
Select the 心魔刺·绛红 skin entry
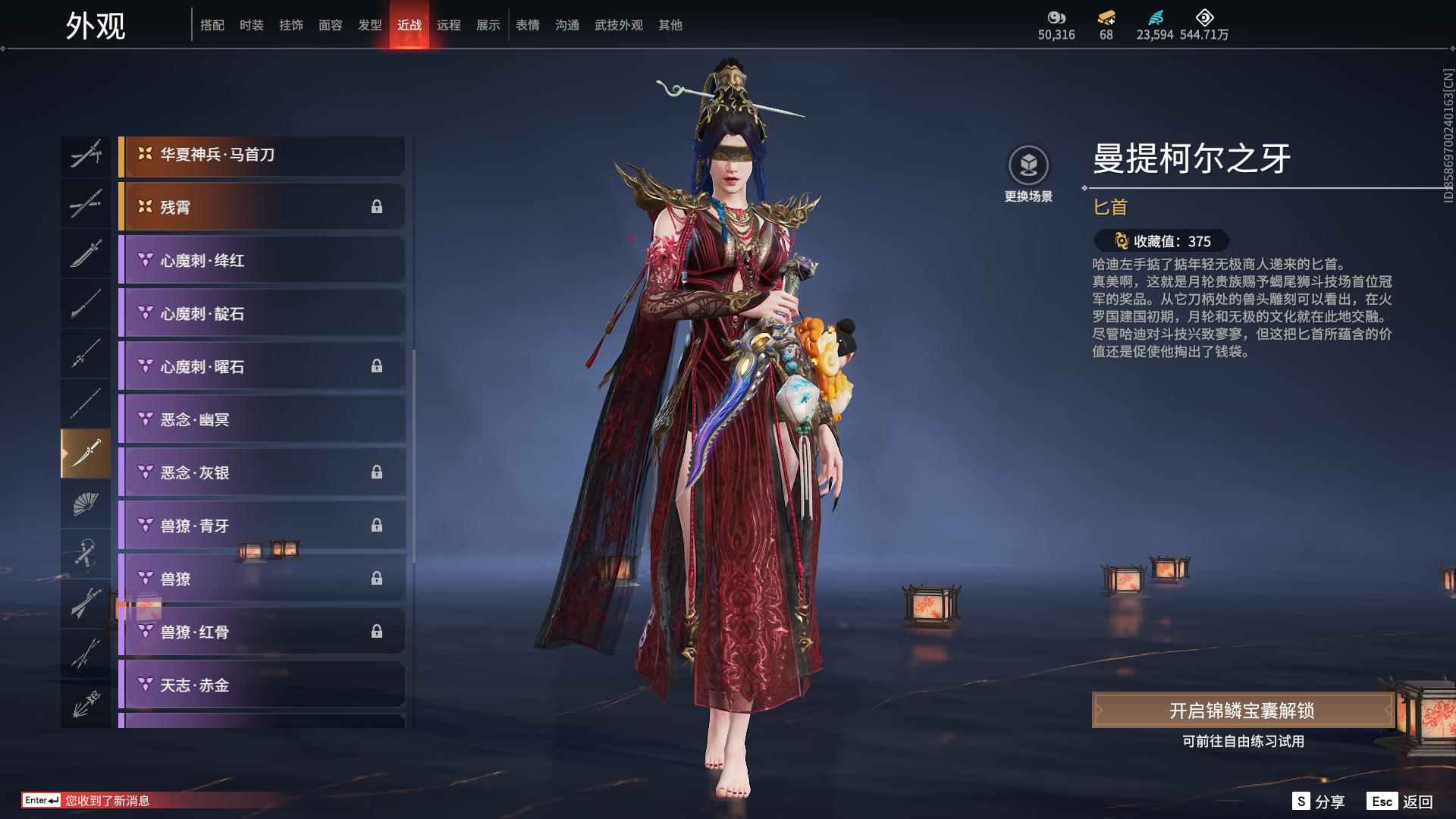[262, 259]
